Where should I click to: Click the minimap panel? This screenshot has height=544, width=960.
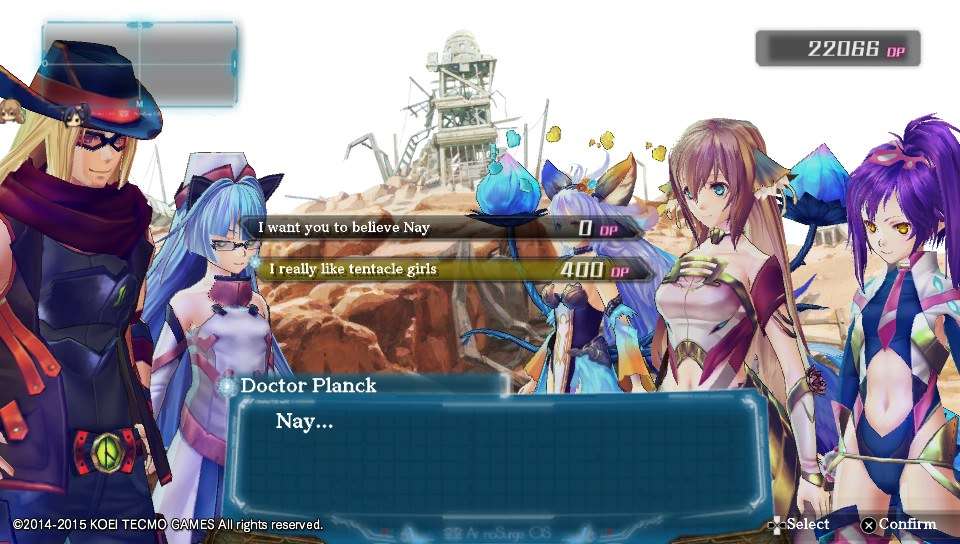[139, 63]
